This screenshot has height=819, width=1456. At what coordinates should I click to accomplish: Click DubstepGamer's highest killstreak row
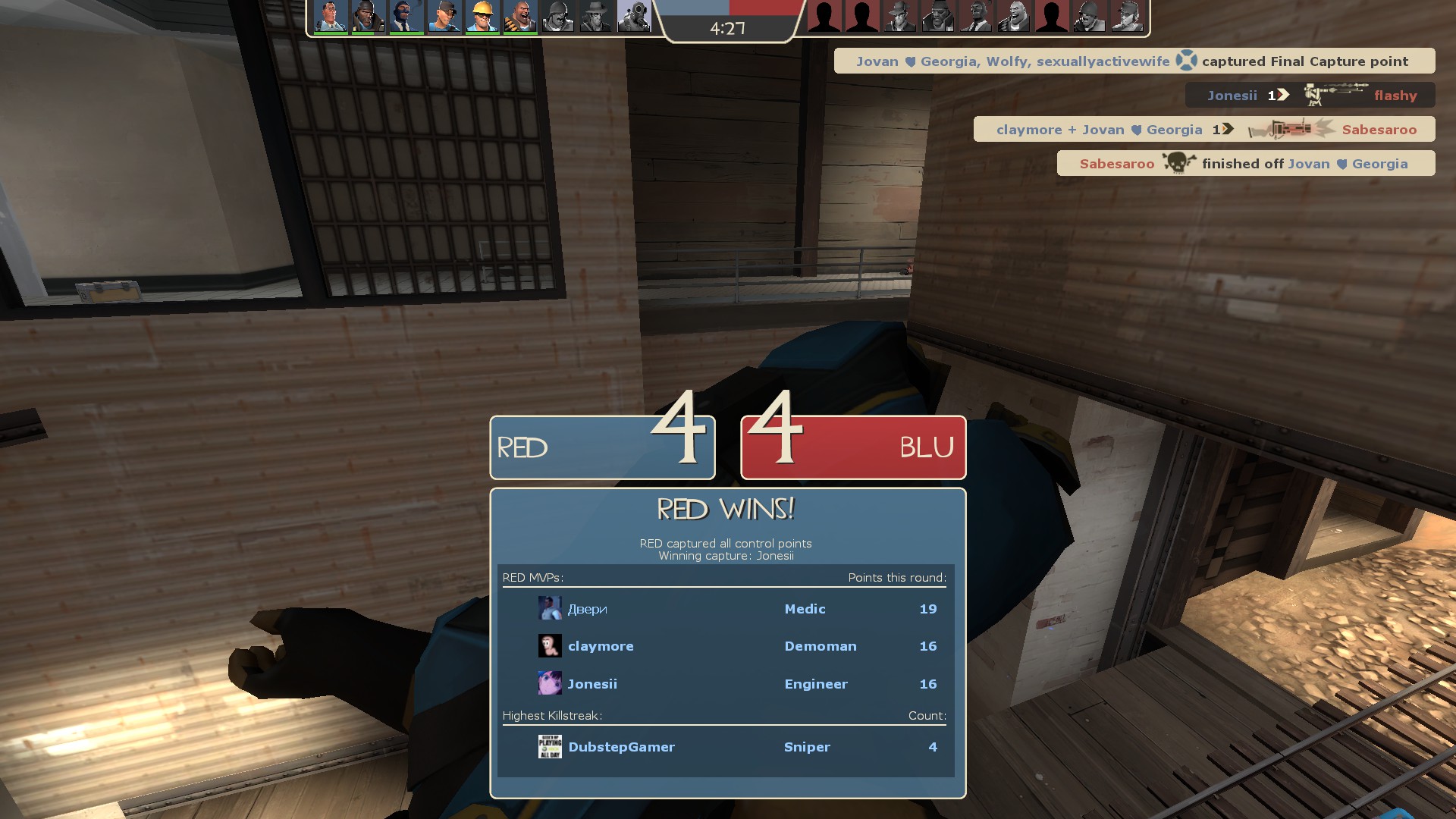tap(725, 747)
